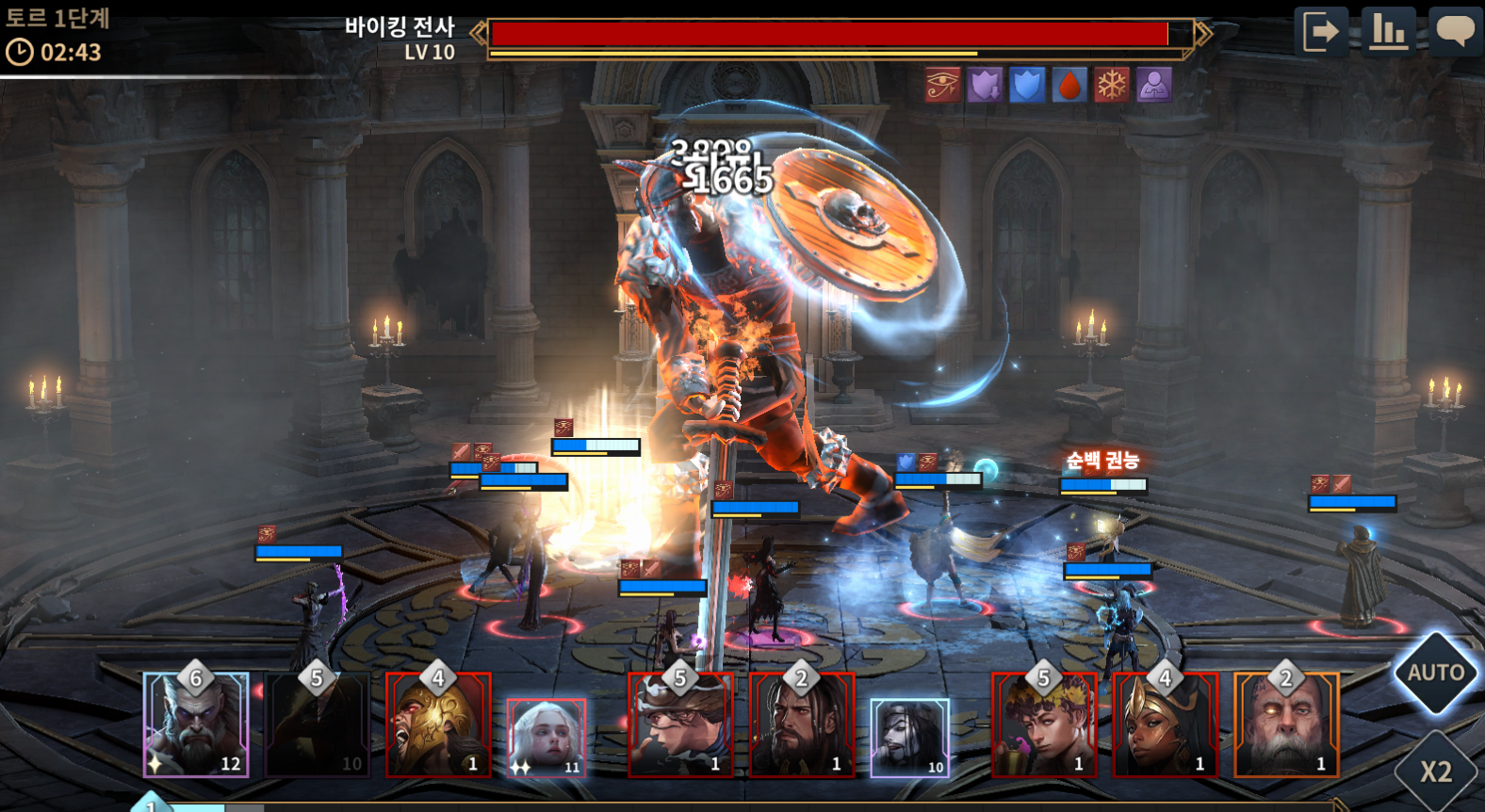Select the glowing-eyed old man portrait
1485x812 pixels.
1286,725
